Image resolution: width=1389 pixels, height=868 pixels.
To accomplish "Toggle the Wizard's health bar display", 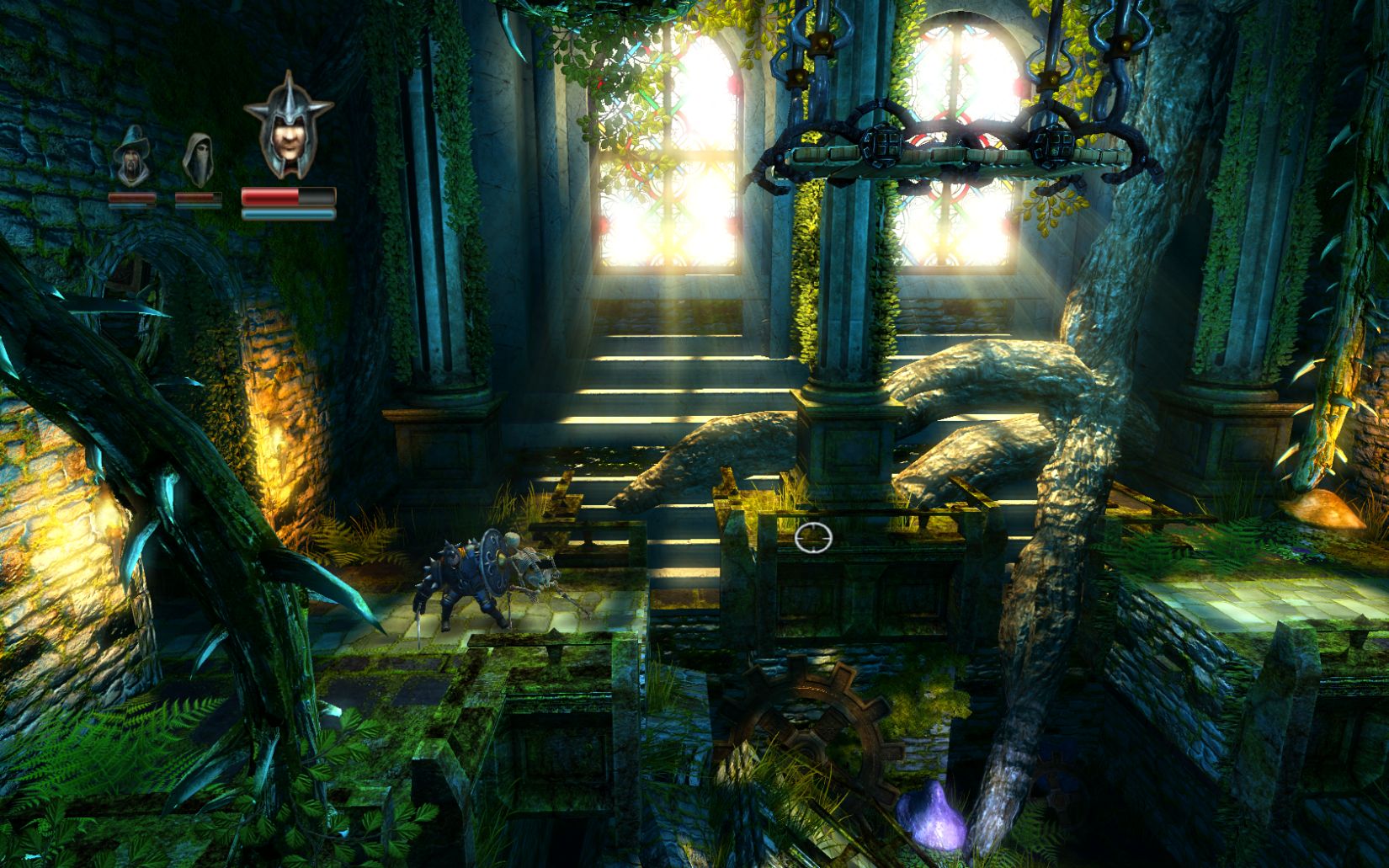I will click(x=133, y=196).
